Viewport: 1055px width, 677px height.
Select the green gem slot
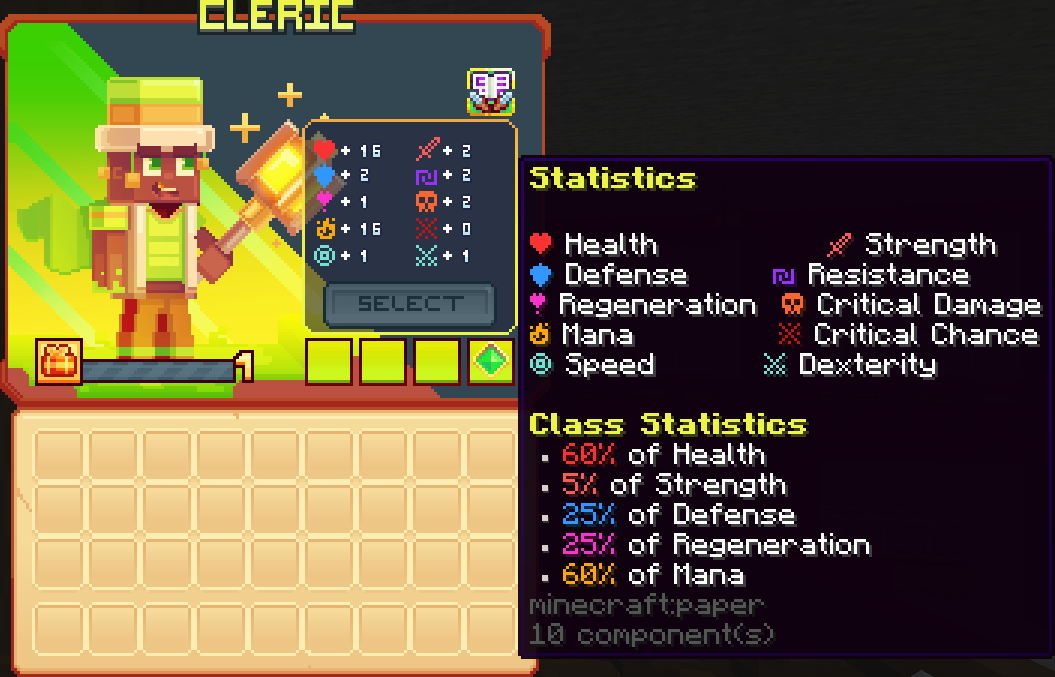coord(491,362)
